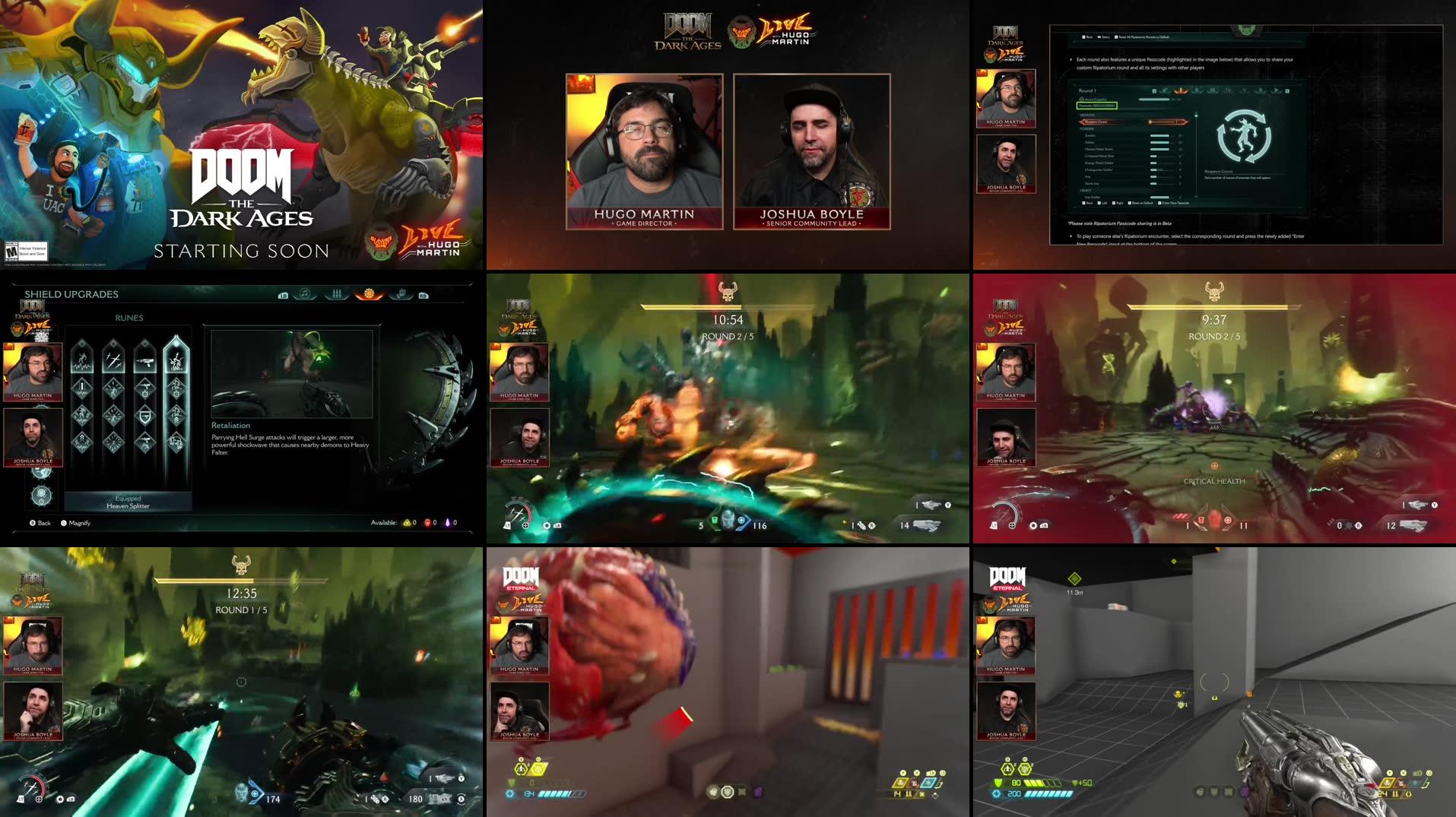Screen dimensions: 1456x817
Task: Switch to the Round 1 tab
Action: click(x=1181, y=90)
